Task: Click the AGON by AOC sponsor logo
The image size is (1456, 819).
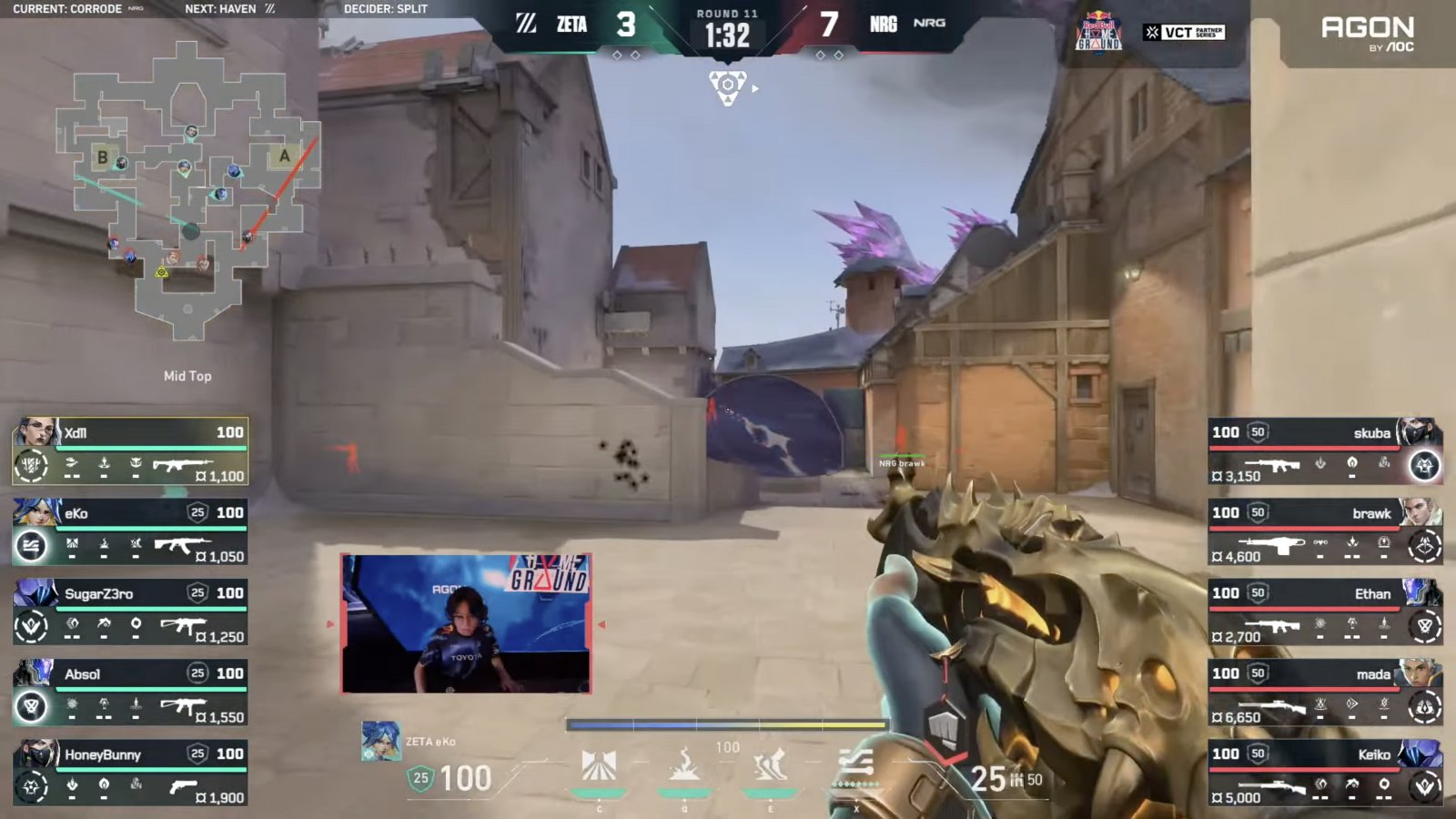Action: 1367,34
